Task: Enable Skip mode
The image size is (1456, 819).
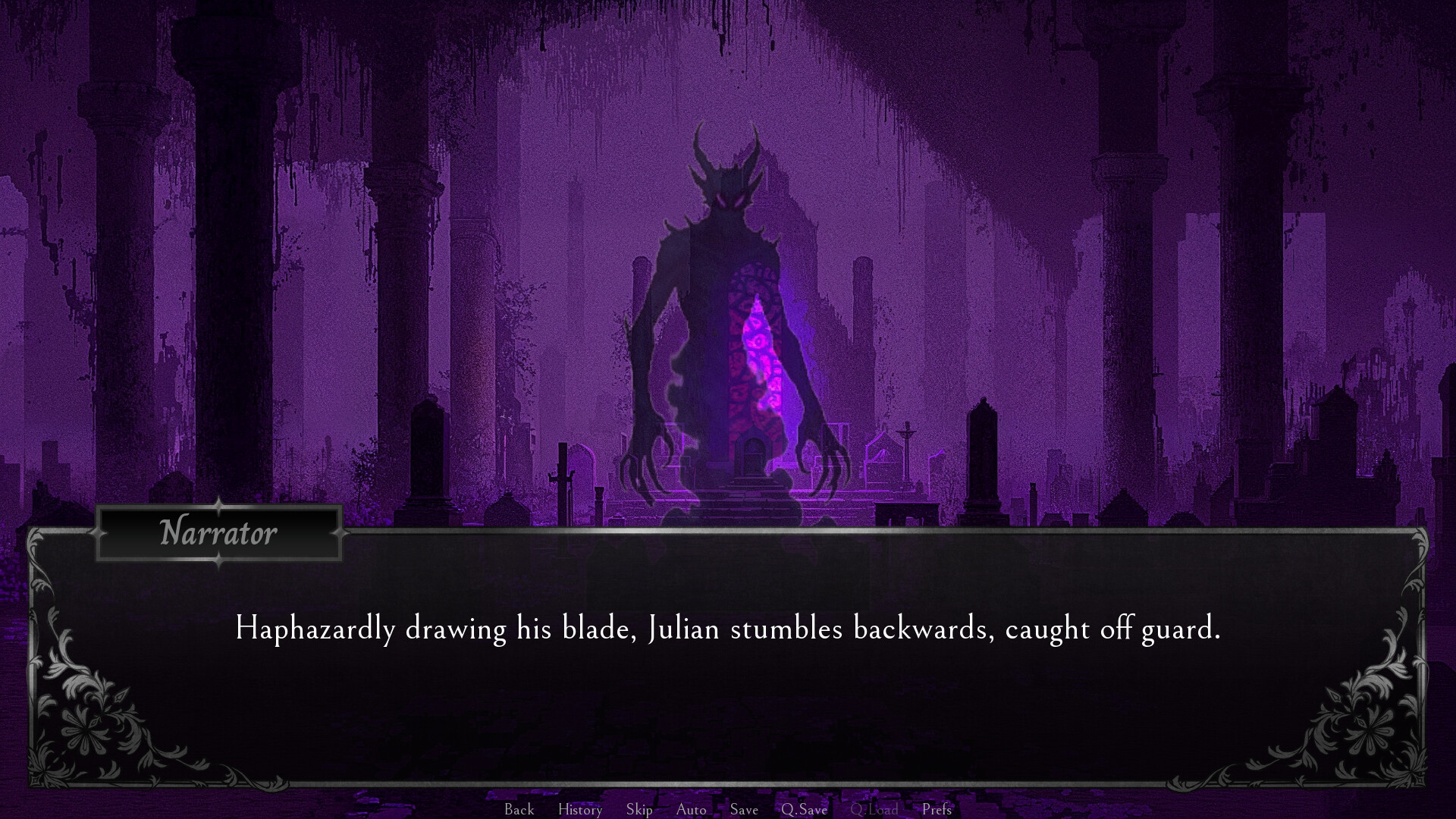Action: pyautogui.click(x=639, y=809)
